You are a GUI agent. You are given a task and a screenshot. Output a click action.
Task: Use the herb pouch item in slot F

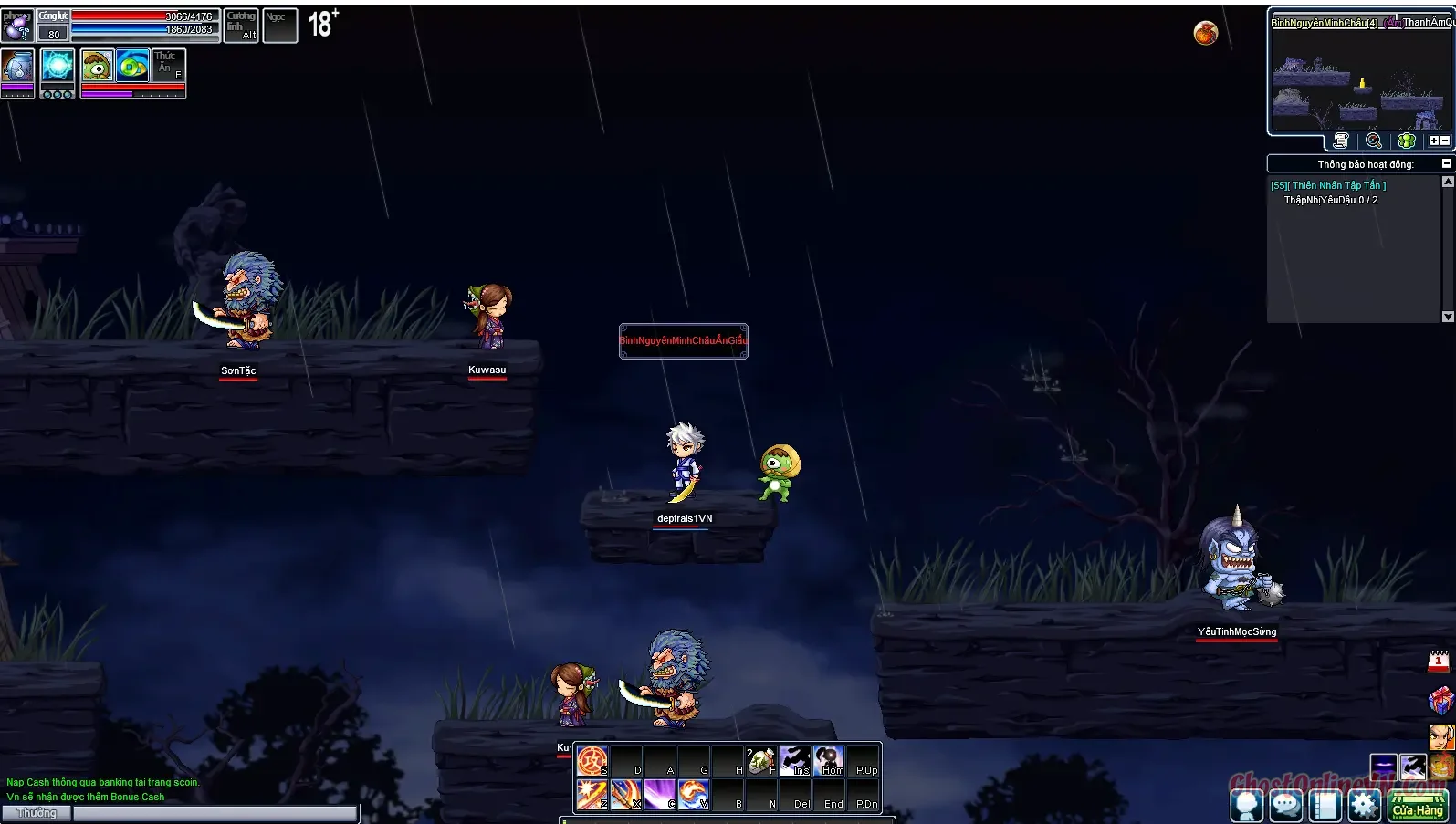pyautogui.click(x=761, y=760)
